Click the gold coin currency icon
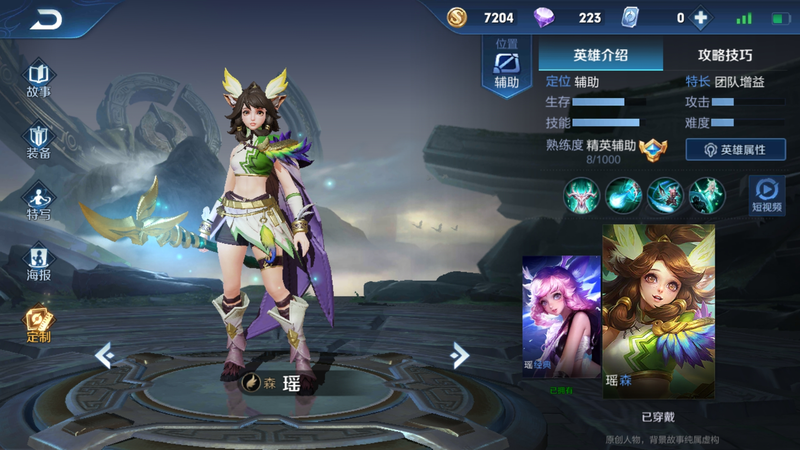The width and height of the screenshot is (800, 450). (457, 17)
